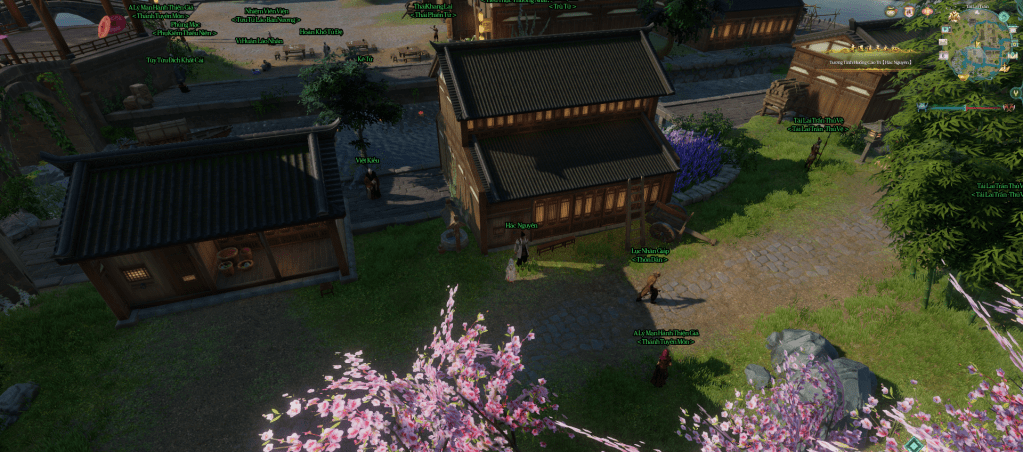Image resolution: width=1023 pixels, height=452 pixels.
Task: Open the teal diamond button at the screen bottom
Action: click(914, 444)
